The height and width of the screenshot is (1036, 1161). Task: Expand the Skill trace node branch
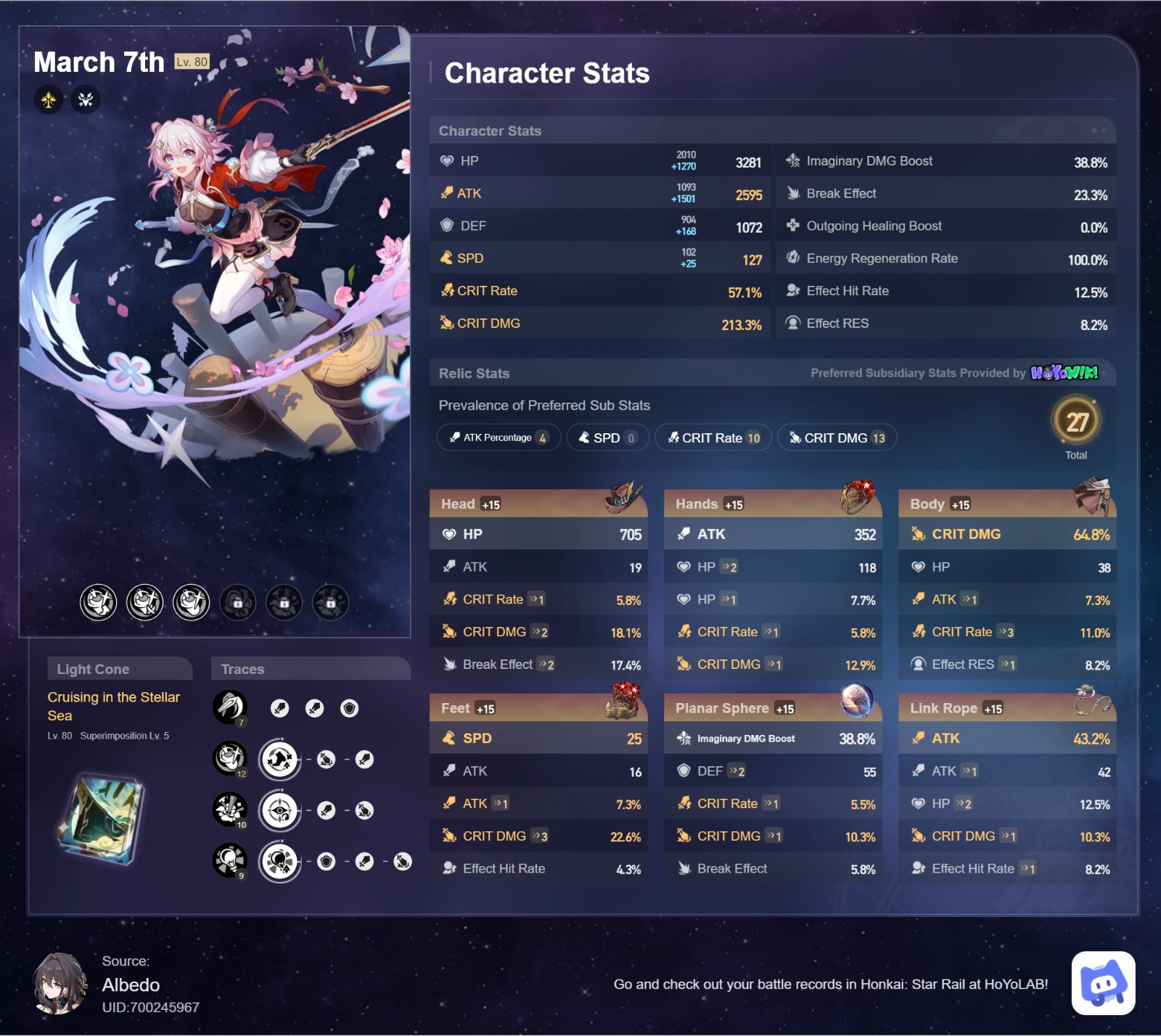(280, 759)
